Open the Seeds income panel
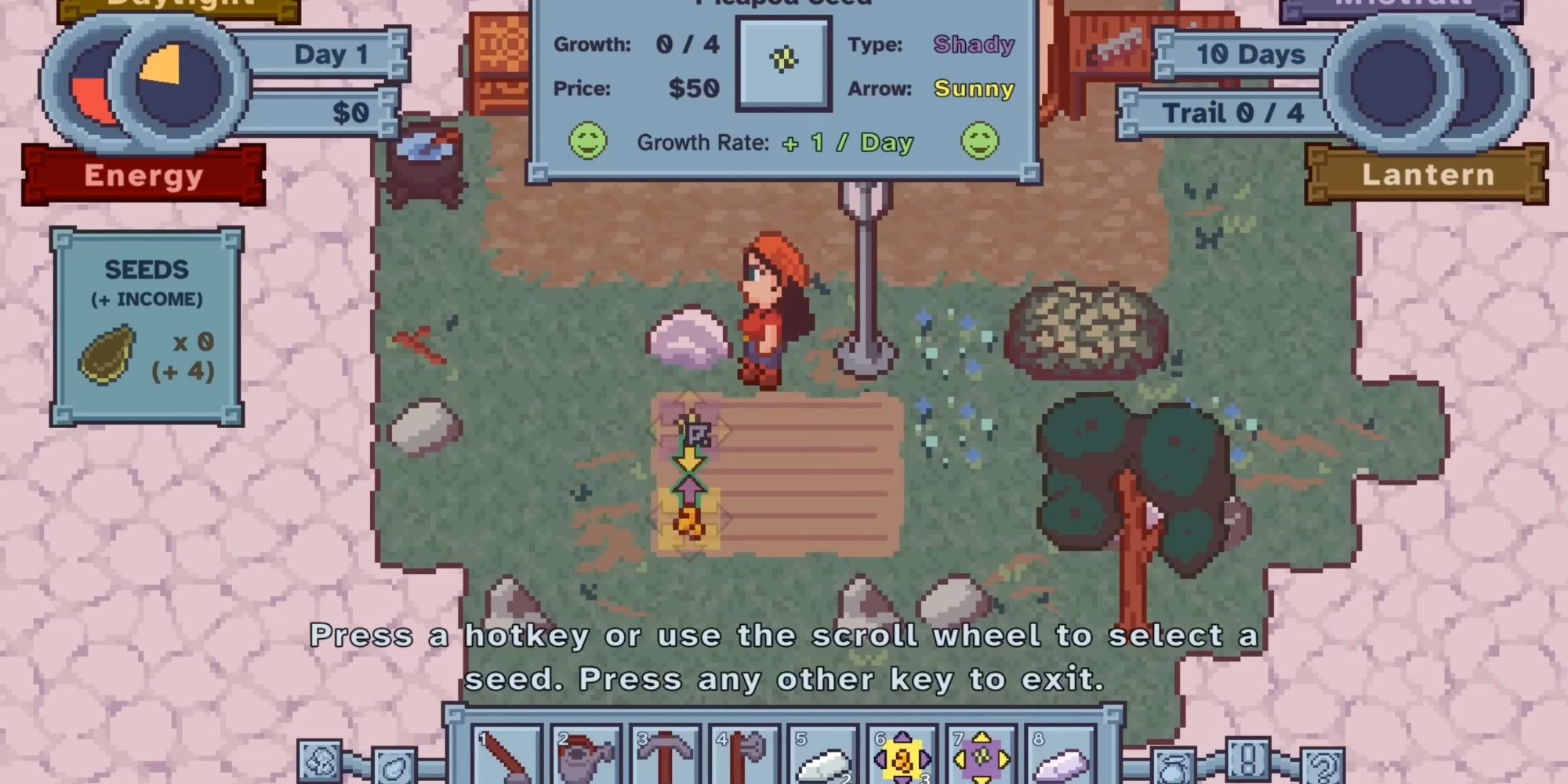Image resolution: width=1568 pixels, height=784 pixels. (149, 314)
